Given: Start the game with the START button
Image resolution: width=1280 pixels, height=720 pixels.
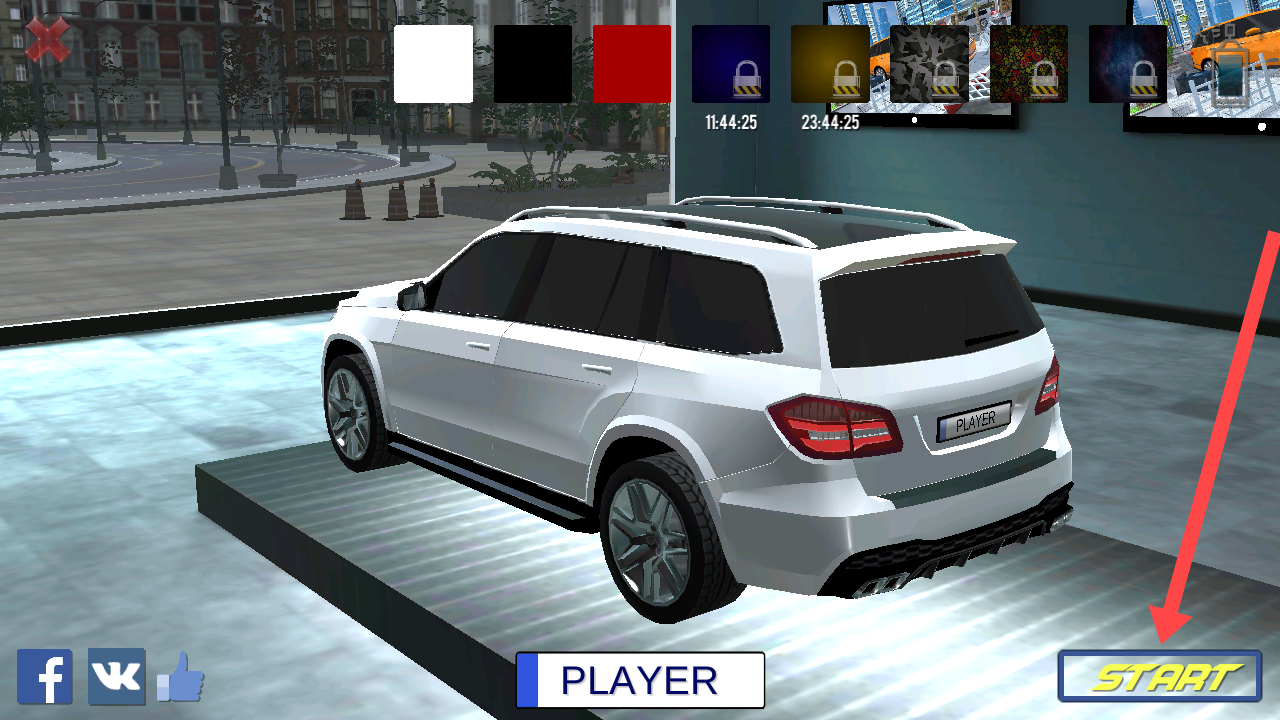Looking at the screenshot, I should pyautogui.click(x=1159, y=677).
